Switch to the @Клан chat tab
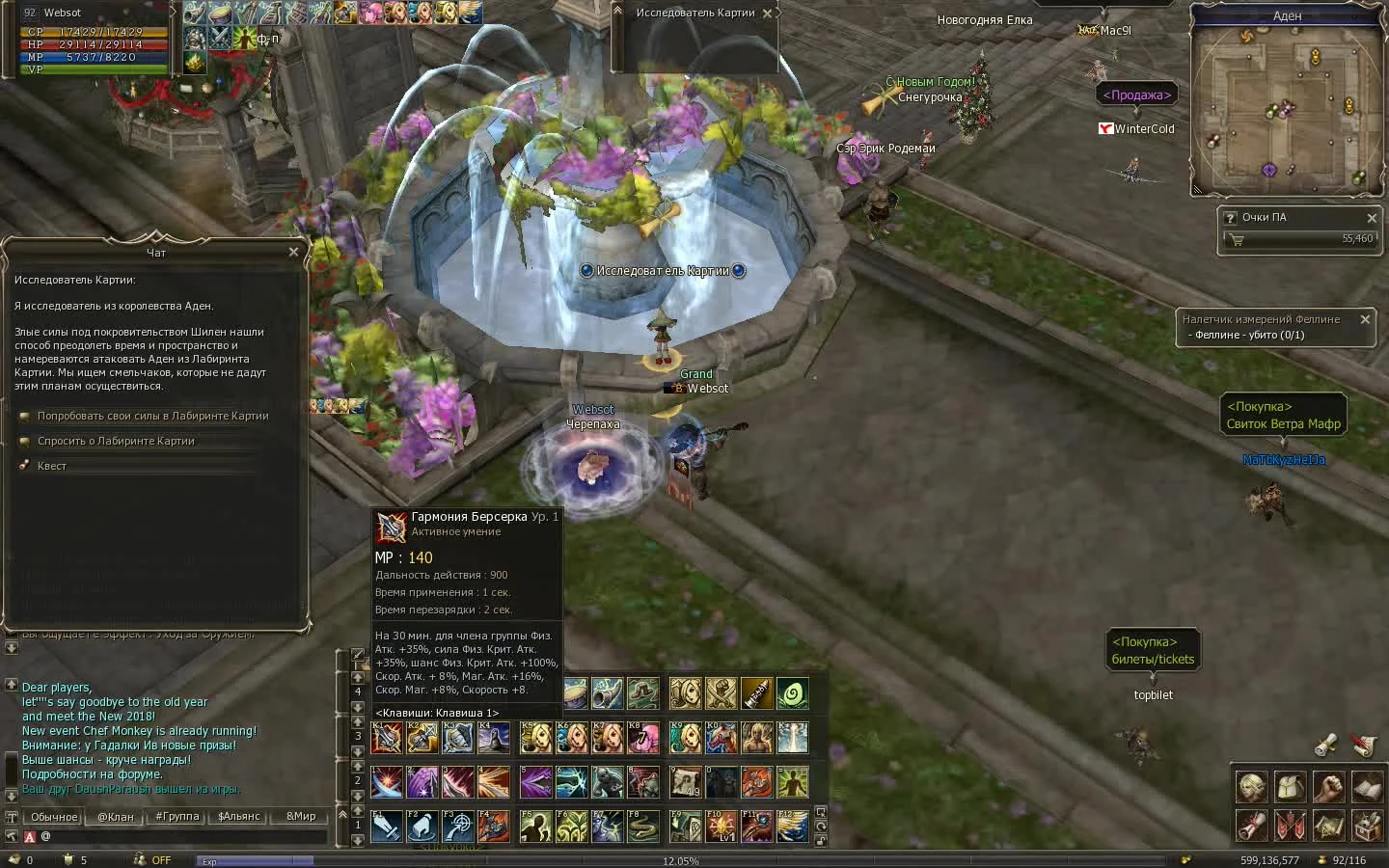The height and width of the screenshot is (868, 1389). click(x=116, y=817)
